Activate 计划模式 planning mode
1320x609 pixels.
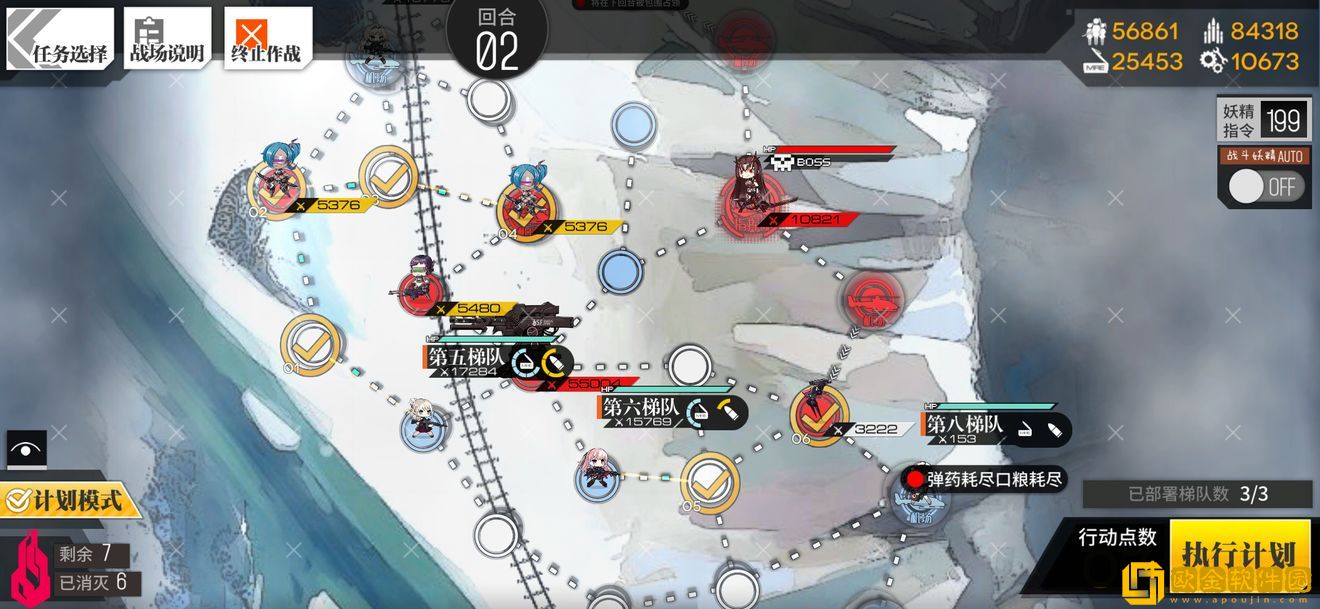68,498
